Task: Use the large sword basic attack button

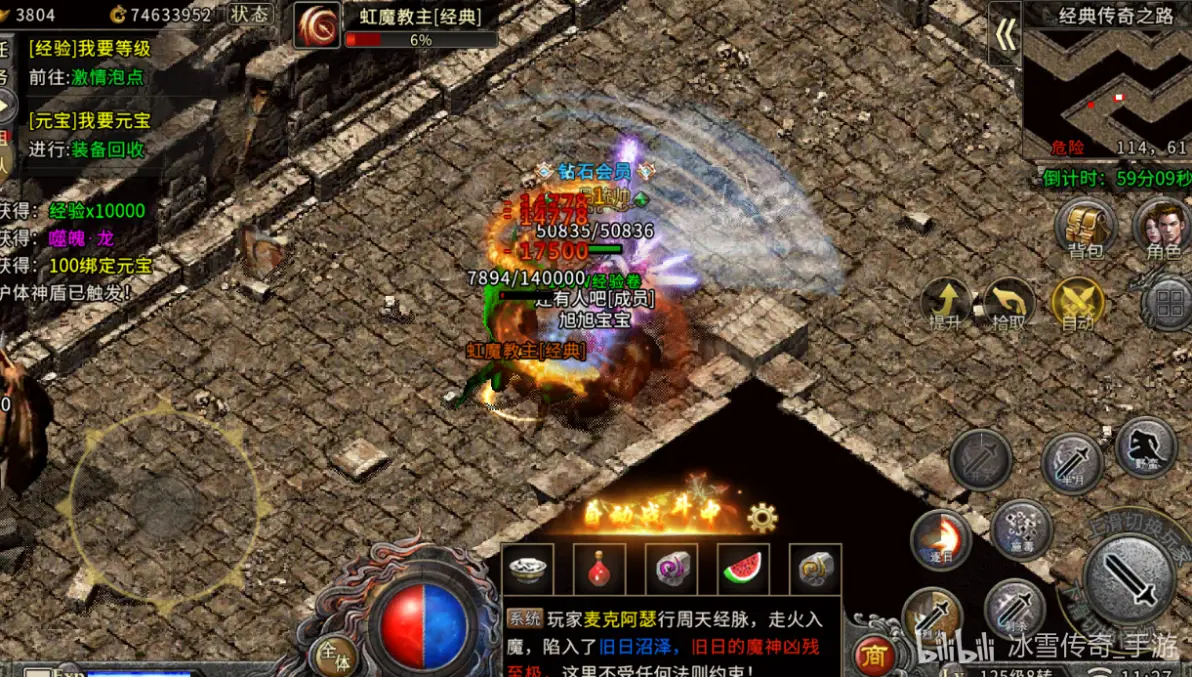Action: click(1130, 580)
